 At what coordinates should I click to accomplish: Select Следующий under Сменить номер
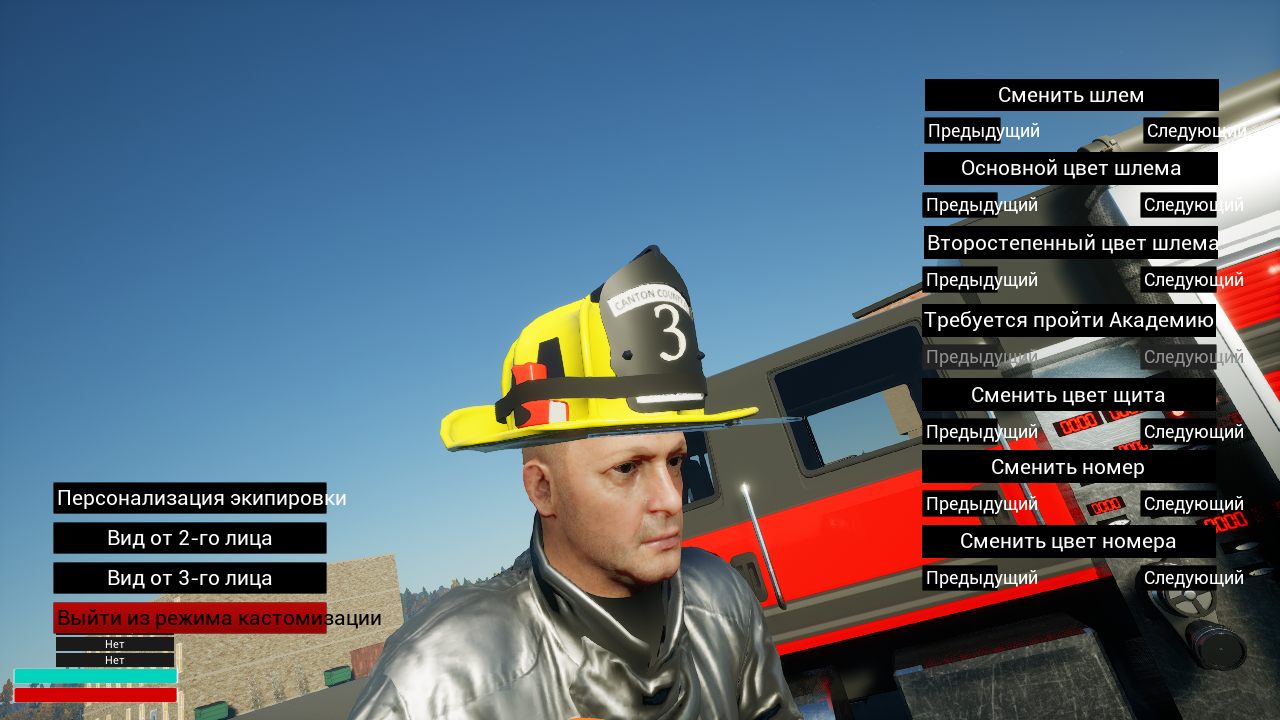(1179, 504)
